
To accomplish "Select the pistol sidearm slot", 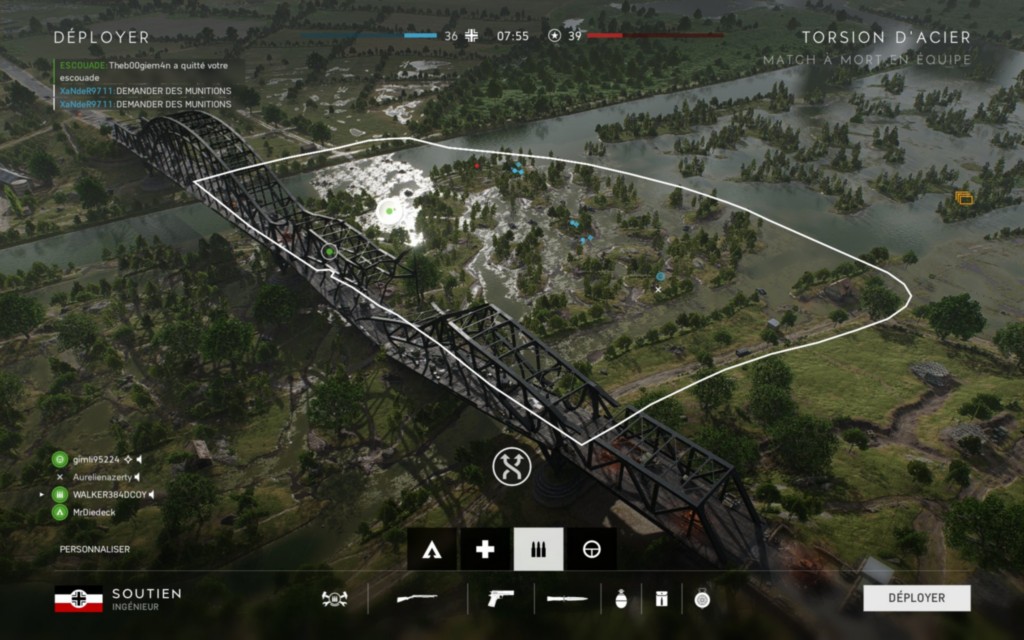I will pyautogui.click(x=499, y=599).
